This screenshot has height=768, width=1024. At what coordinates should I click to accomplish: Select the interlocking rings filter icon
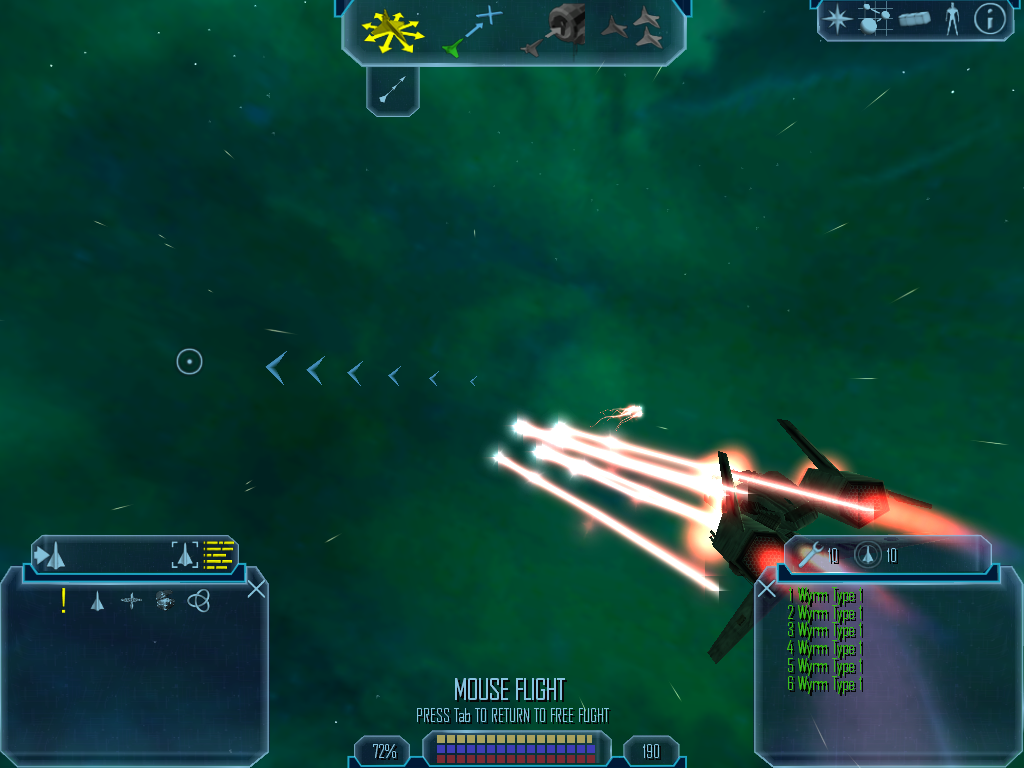(x=198, y=600)
